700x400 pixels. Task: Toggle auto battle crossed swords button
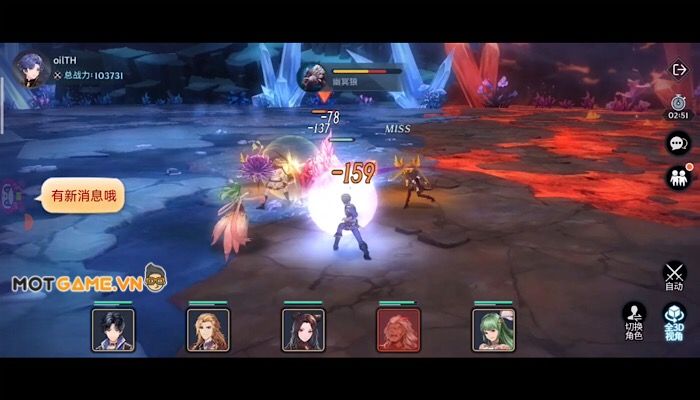[675, 275]
